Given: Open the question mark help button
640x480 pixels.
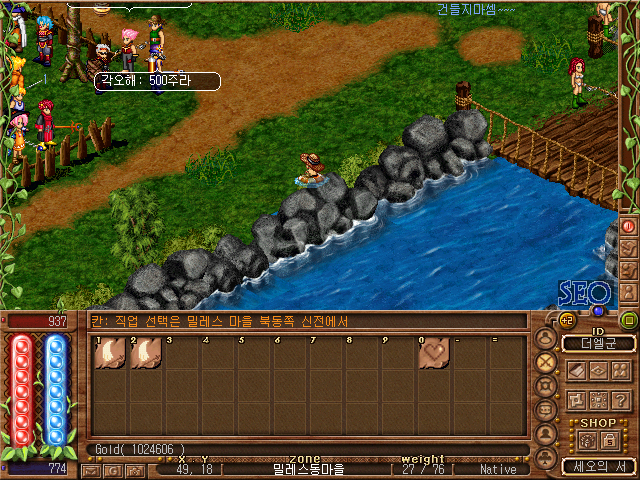Looking at the screenshot, I should [621, 399].
